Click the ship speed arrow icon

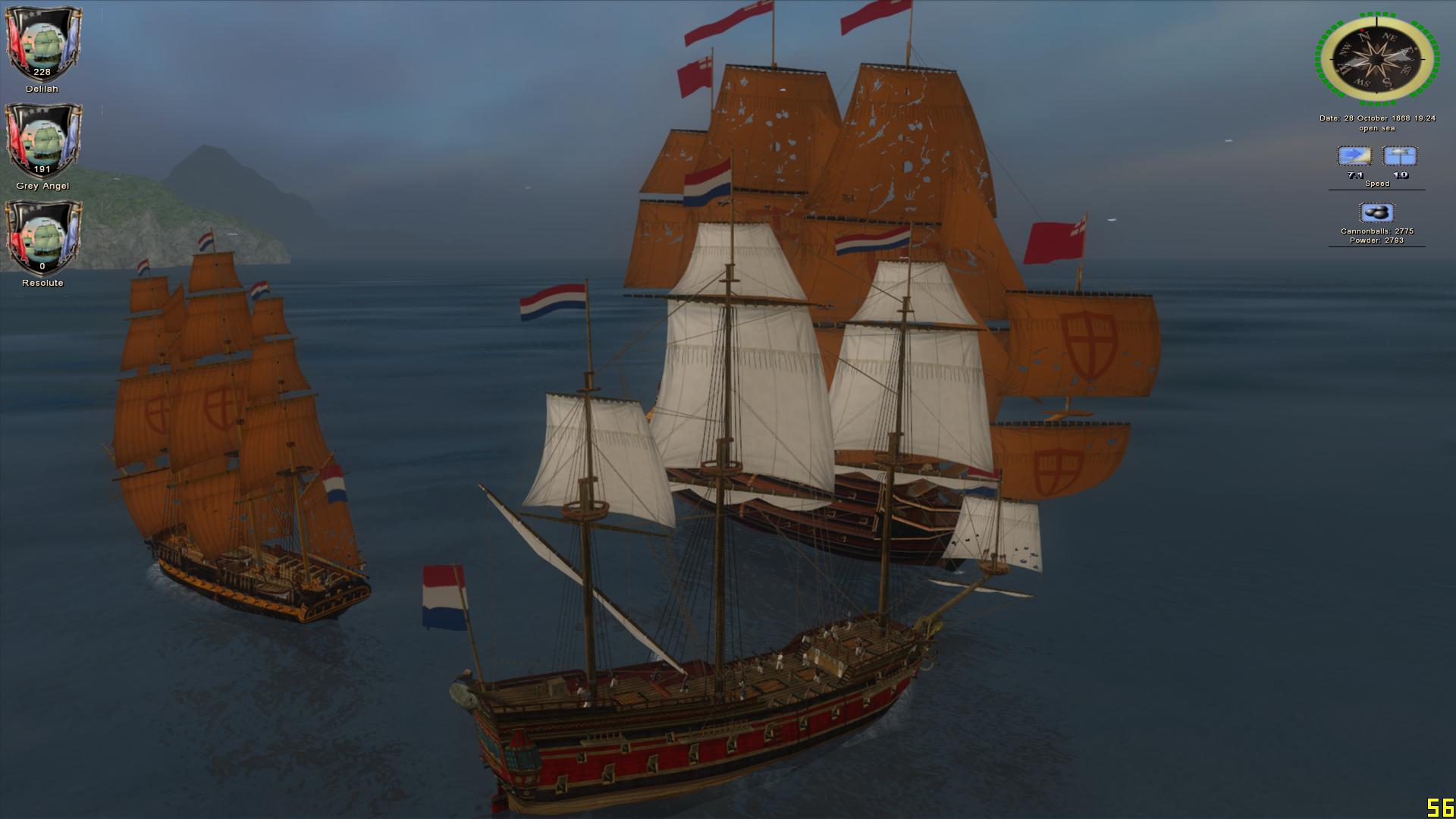[1354, 157]
